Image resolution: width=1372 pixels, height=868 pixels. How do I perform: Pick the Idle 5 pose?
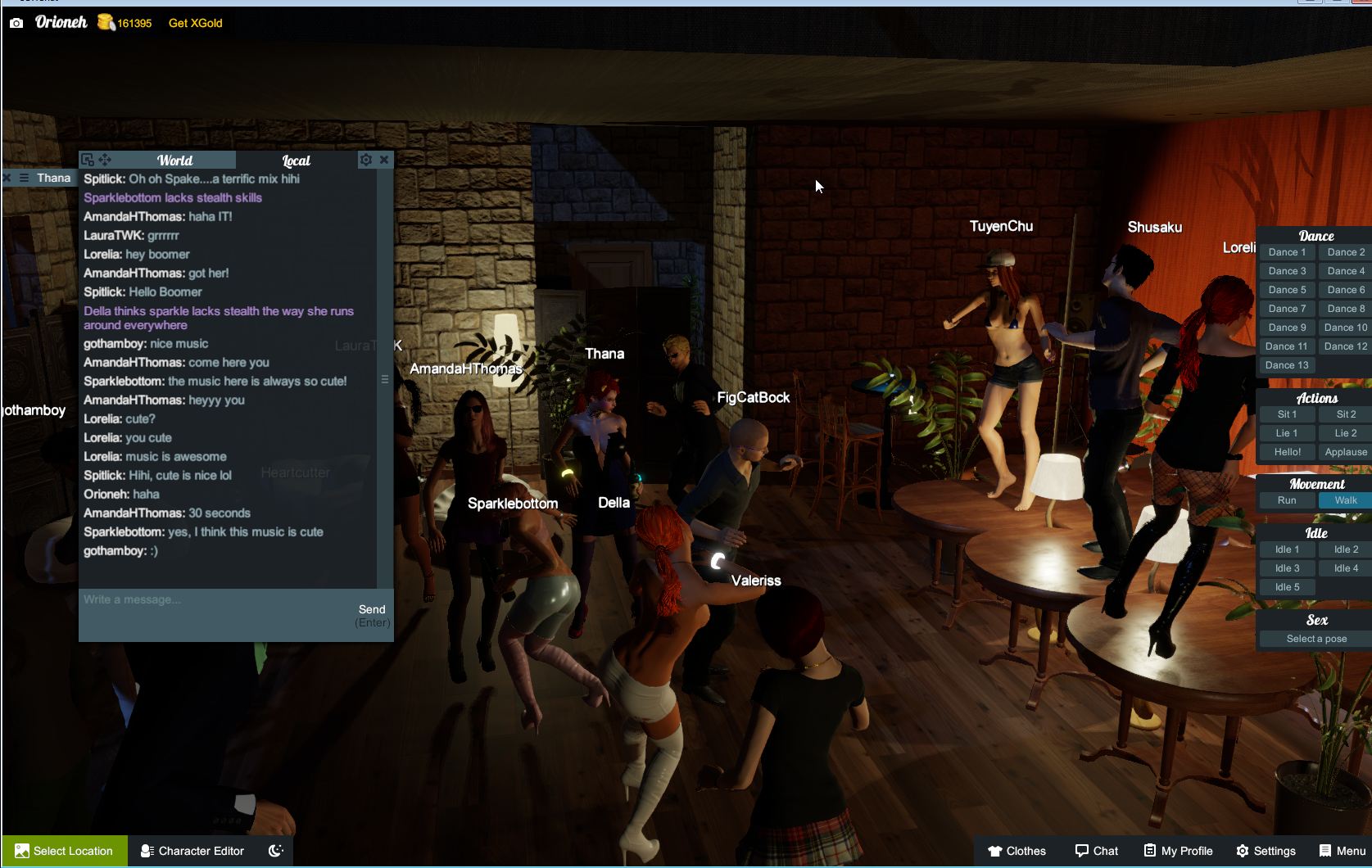[1287, 587]
